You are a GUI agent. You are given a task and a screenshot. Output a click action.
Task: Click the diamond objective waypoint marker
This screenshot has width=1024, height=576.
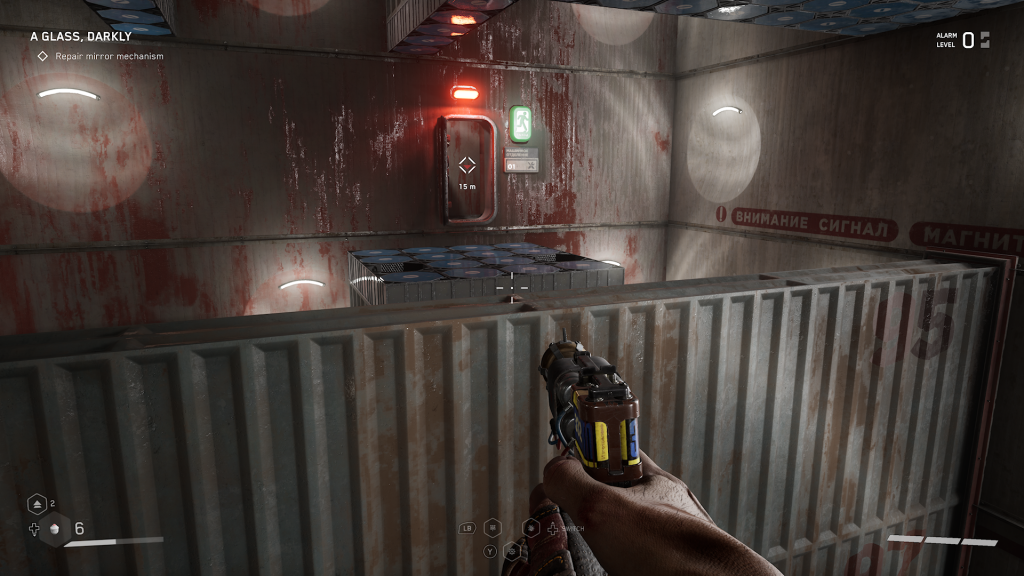tap(467, 166)
